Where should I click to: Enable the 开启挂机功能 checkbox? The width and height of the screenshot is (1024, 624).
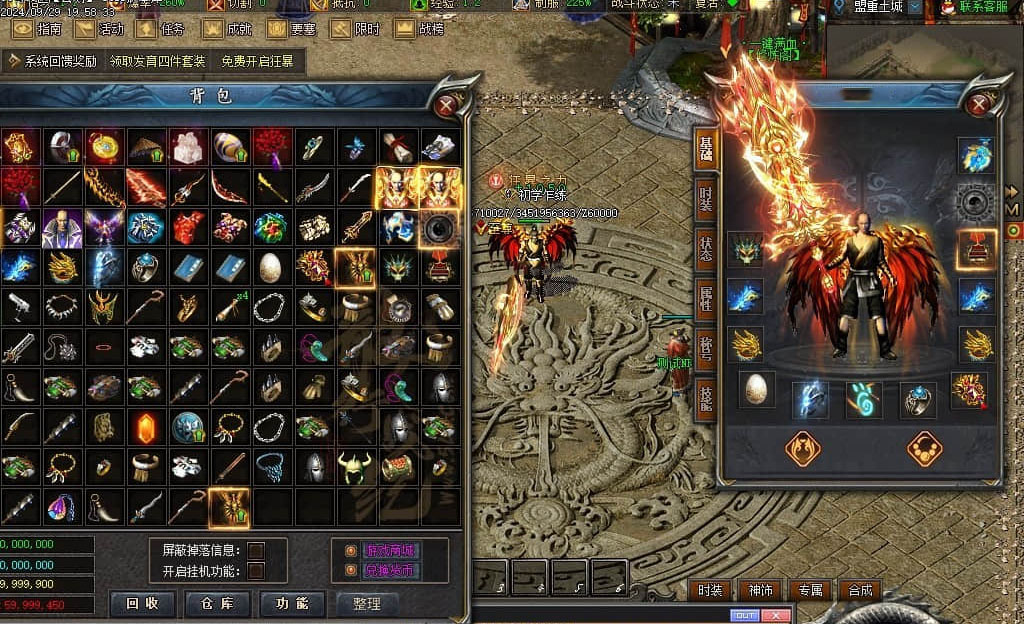[x=256, y=571]
